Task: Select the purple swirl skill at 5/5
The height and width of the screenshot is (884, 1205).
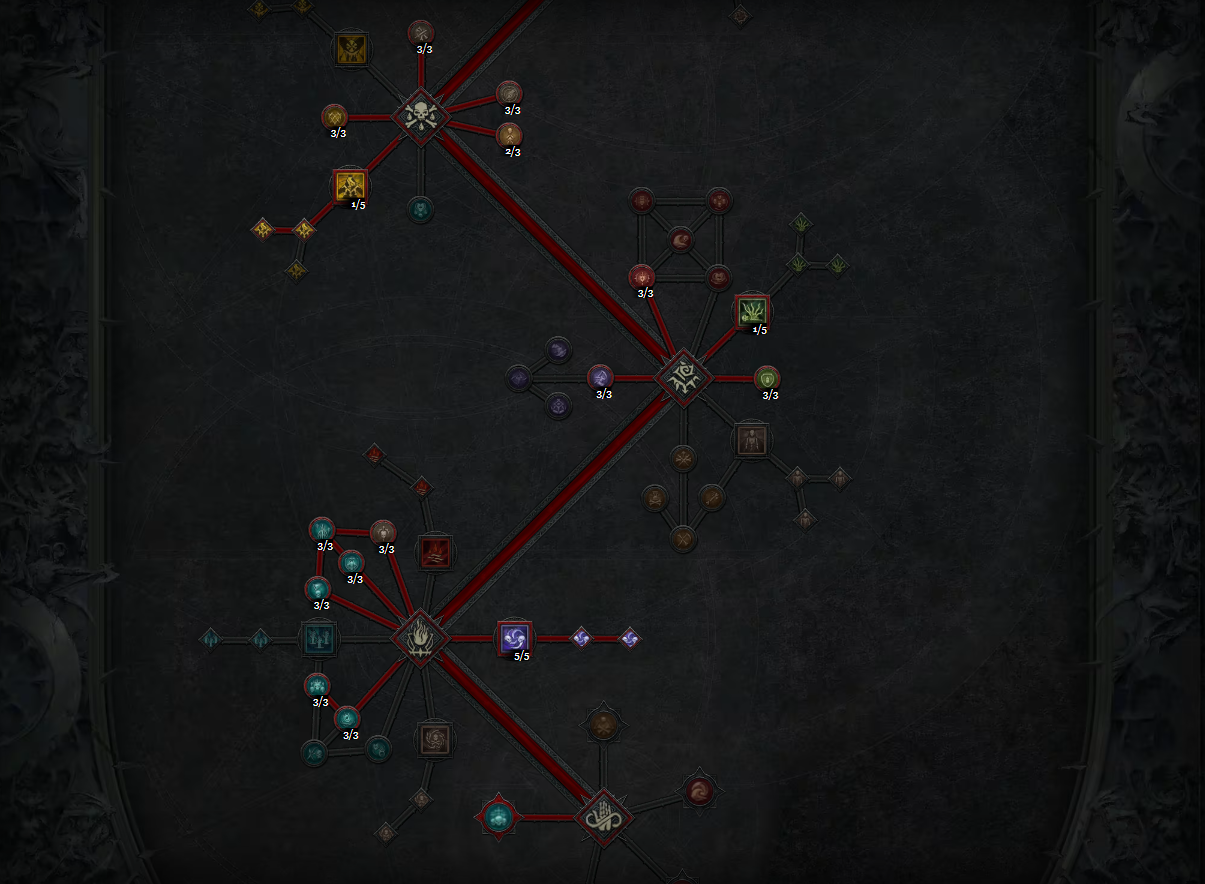Action: click(x=515, y=638)
